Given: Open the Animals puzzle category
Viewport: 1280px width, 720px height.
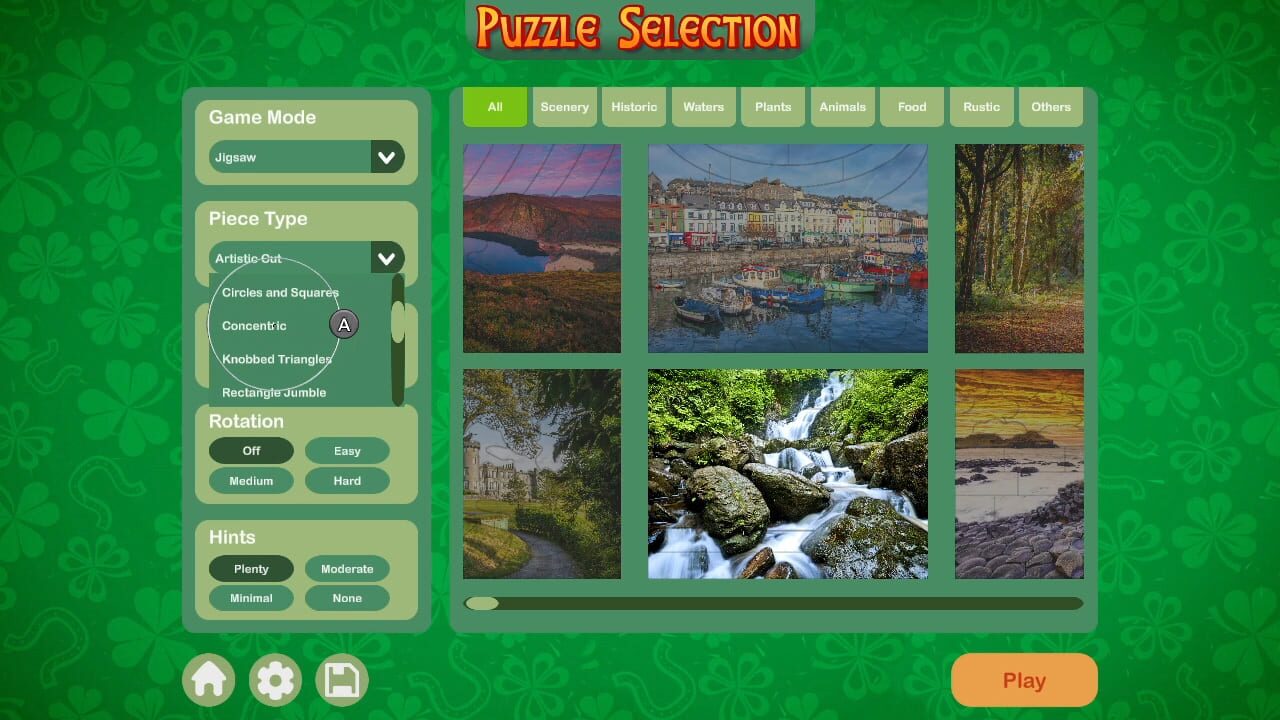Looking at the screenshot, I should click(x=842, y=106).
